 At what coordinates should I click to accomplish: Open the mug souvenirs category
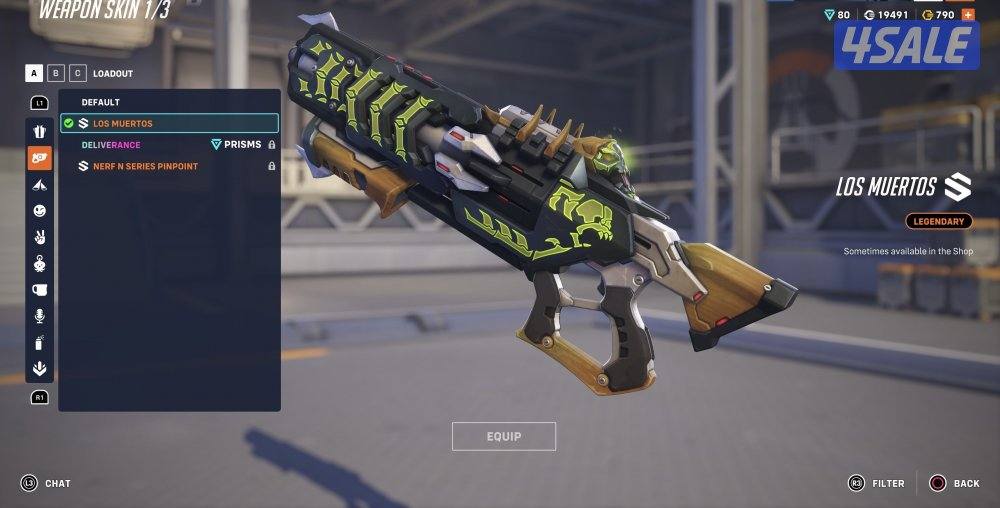(x=39, y=290)
